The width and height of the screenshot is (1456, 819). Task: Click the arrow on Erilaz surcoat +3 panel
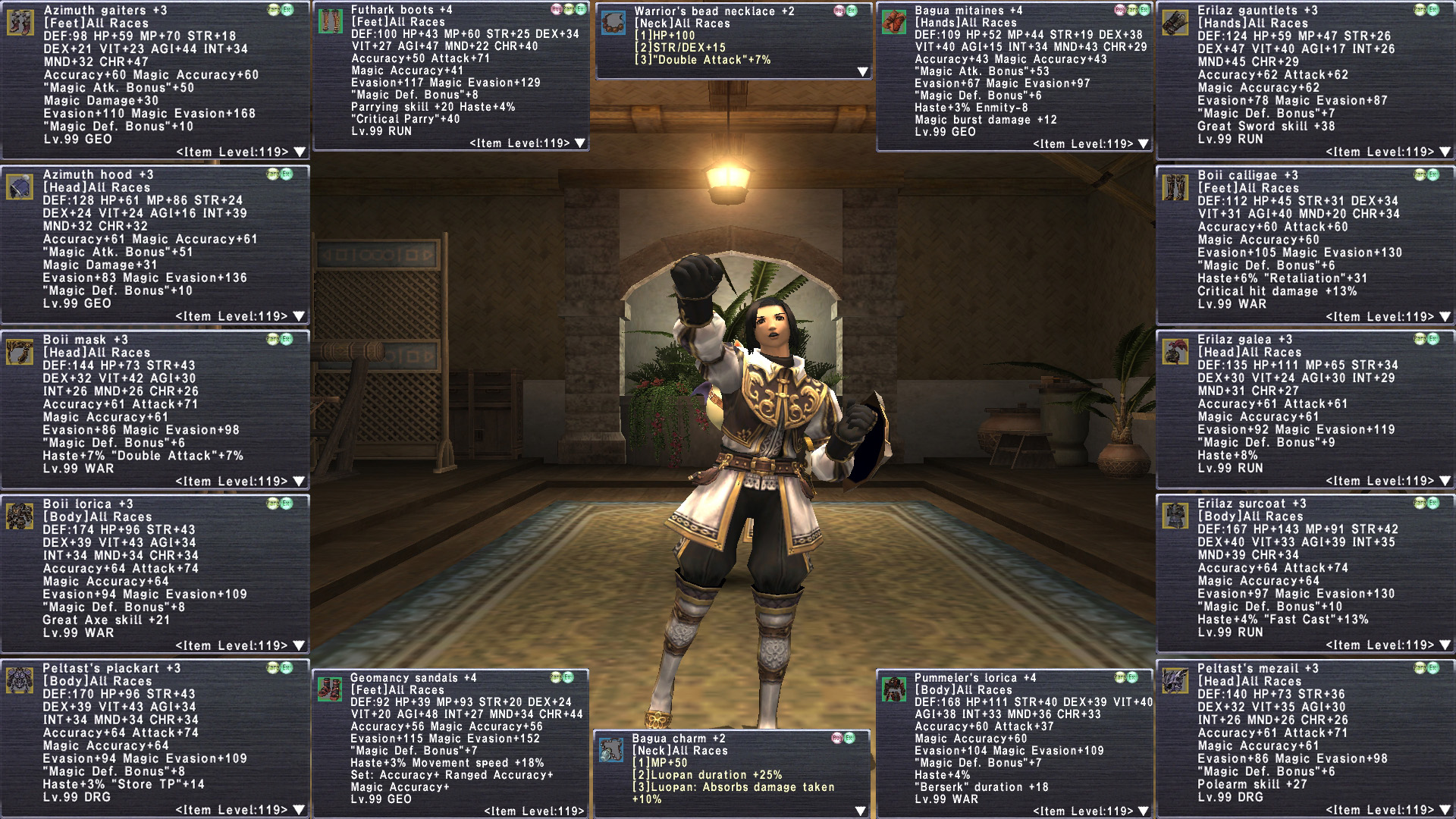point(1445,645)
